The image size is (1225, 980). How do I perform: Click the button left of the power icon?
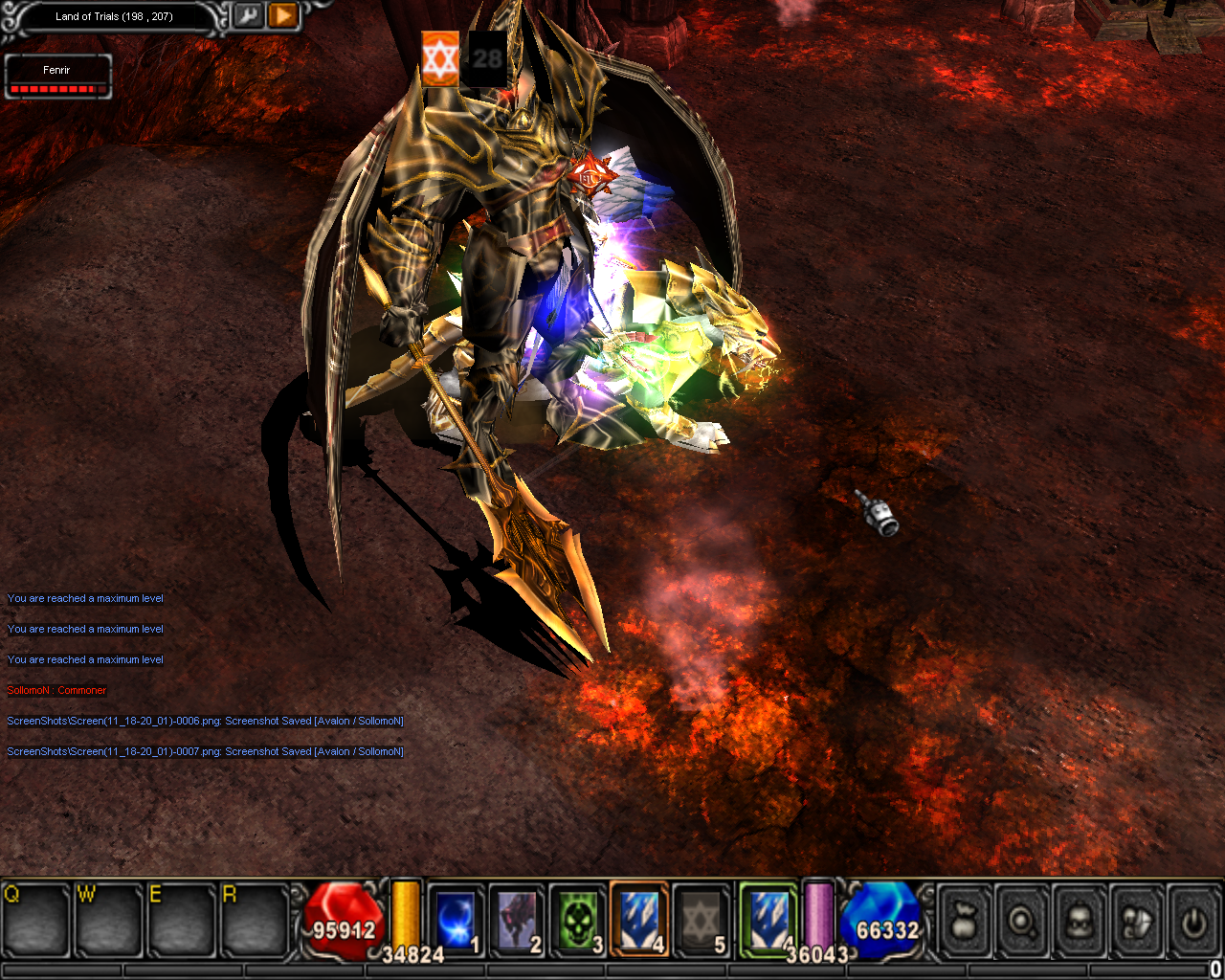pyautogui.click(x=1137, y=922)
